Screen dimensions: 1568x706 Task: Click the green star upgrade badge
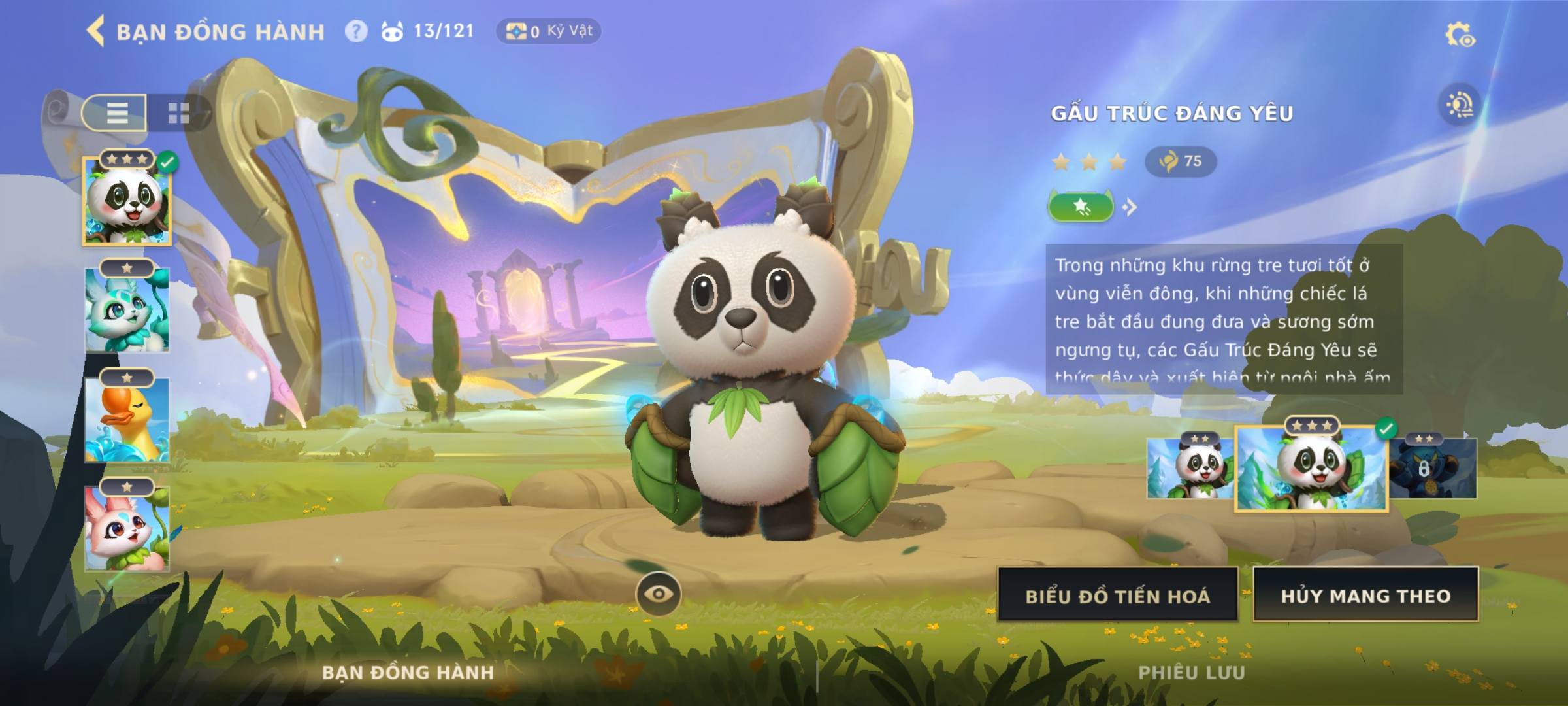tap(1081, 207)
